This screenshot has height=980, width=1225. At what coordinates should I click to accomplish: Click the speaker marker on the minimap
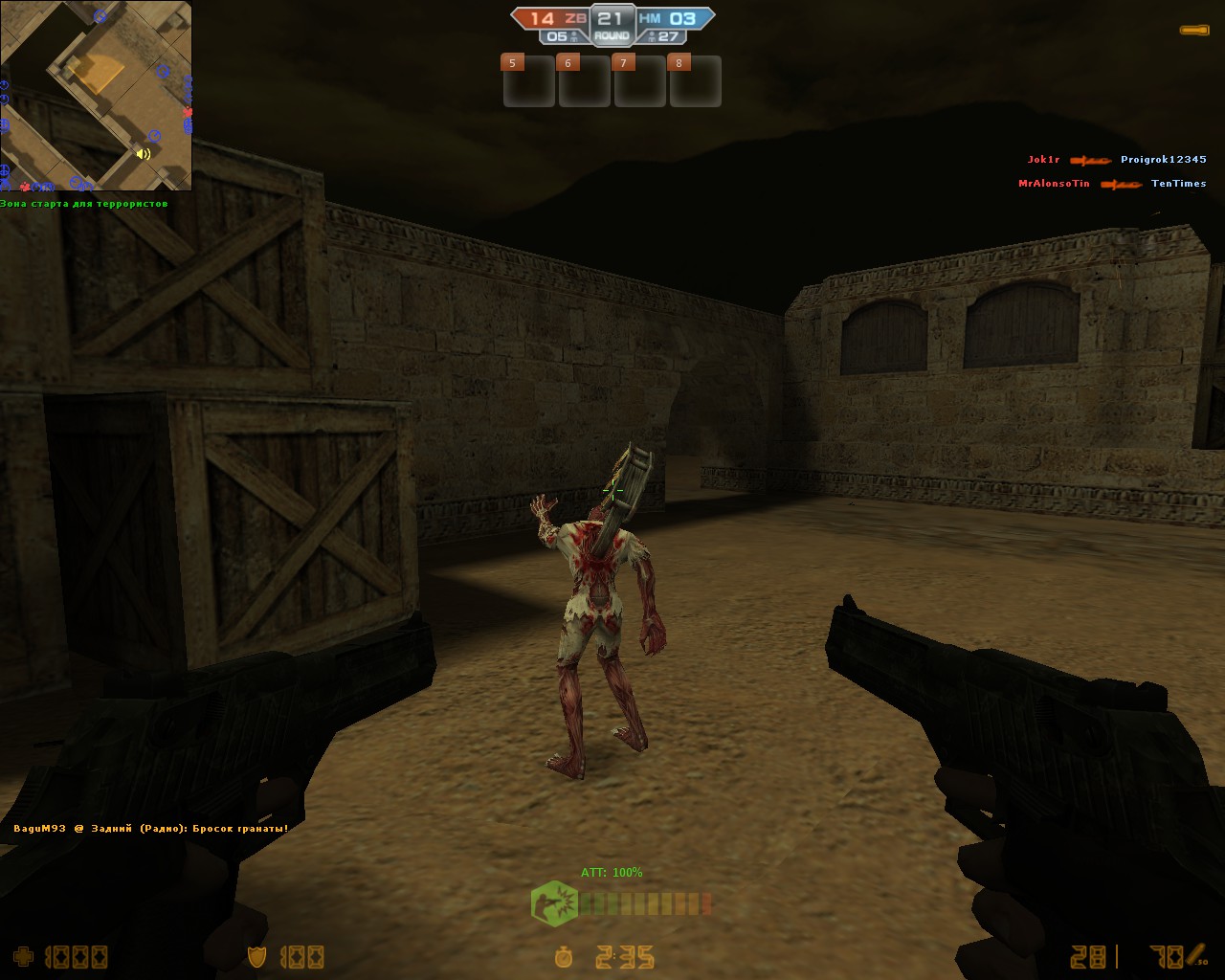pos(144,153)
